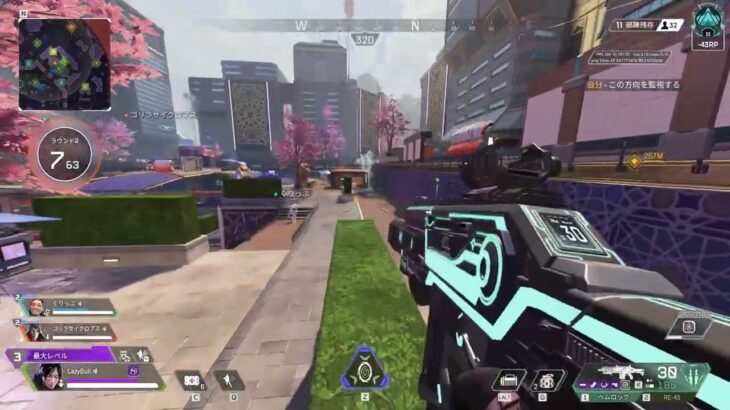Open the minimap

coord(64,64)
